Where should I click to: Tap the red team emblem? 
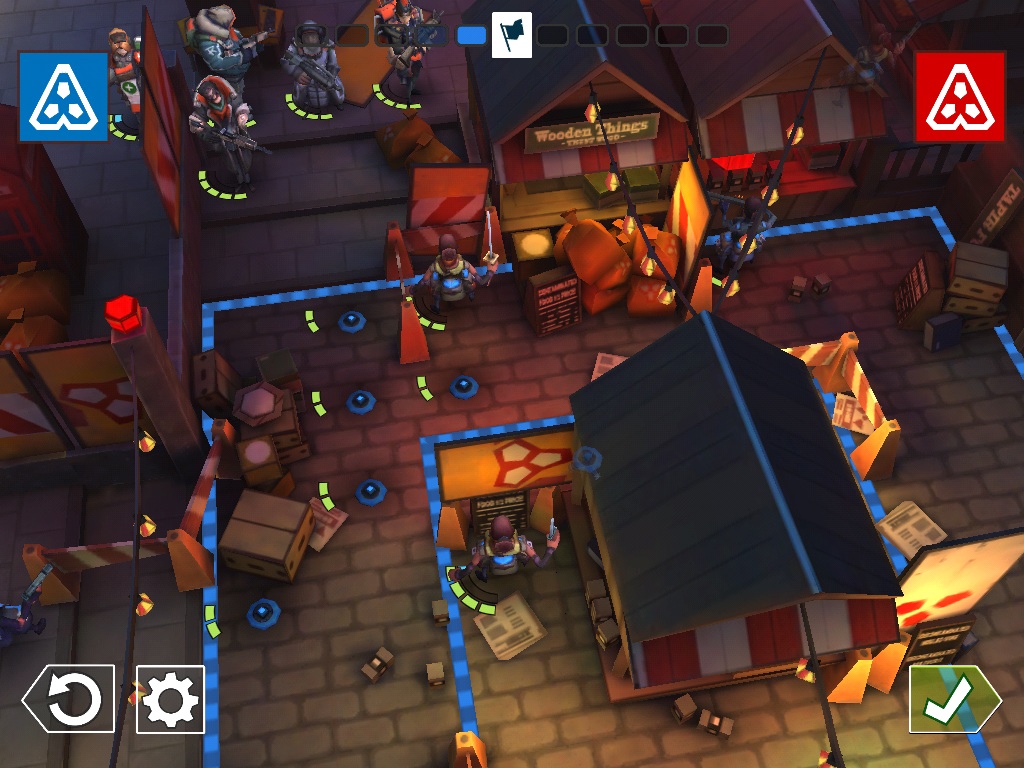click(959, 97)
